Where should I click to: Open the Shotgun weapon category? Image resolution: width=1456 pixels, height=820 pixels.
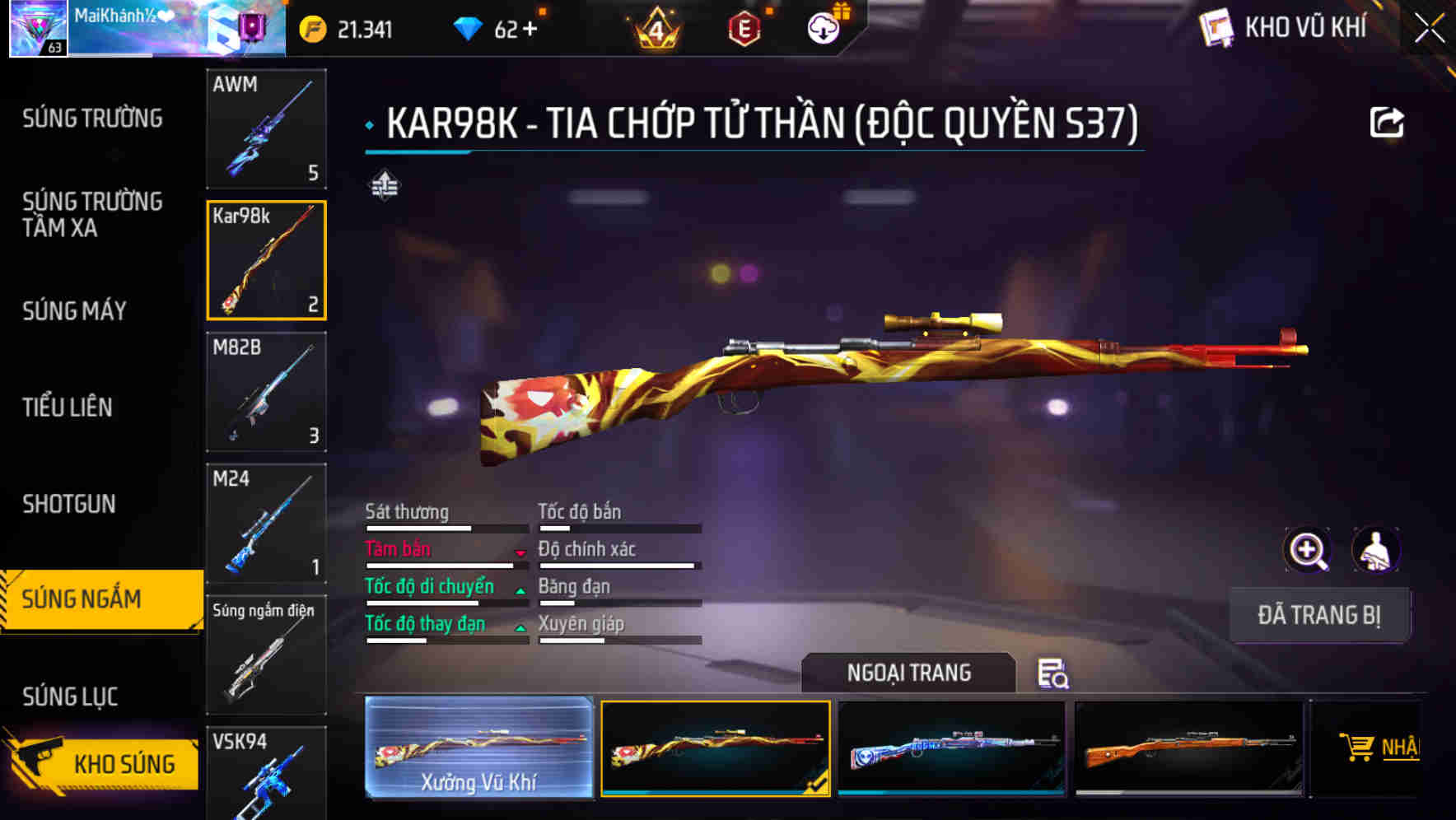(x=70, y=504)
